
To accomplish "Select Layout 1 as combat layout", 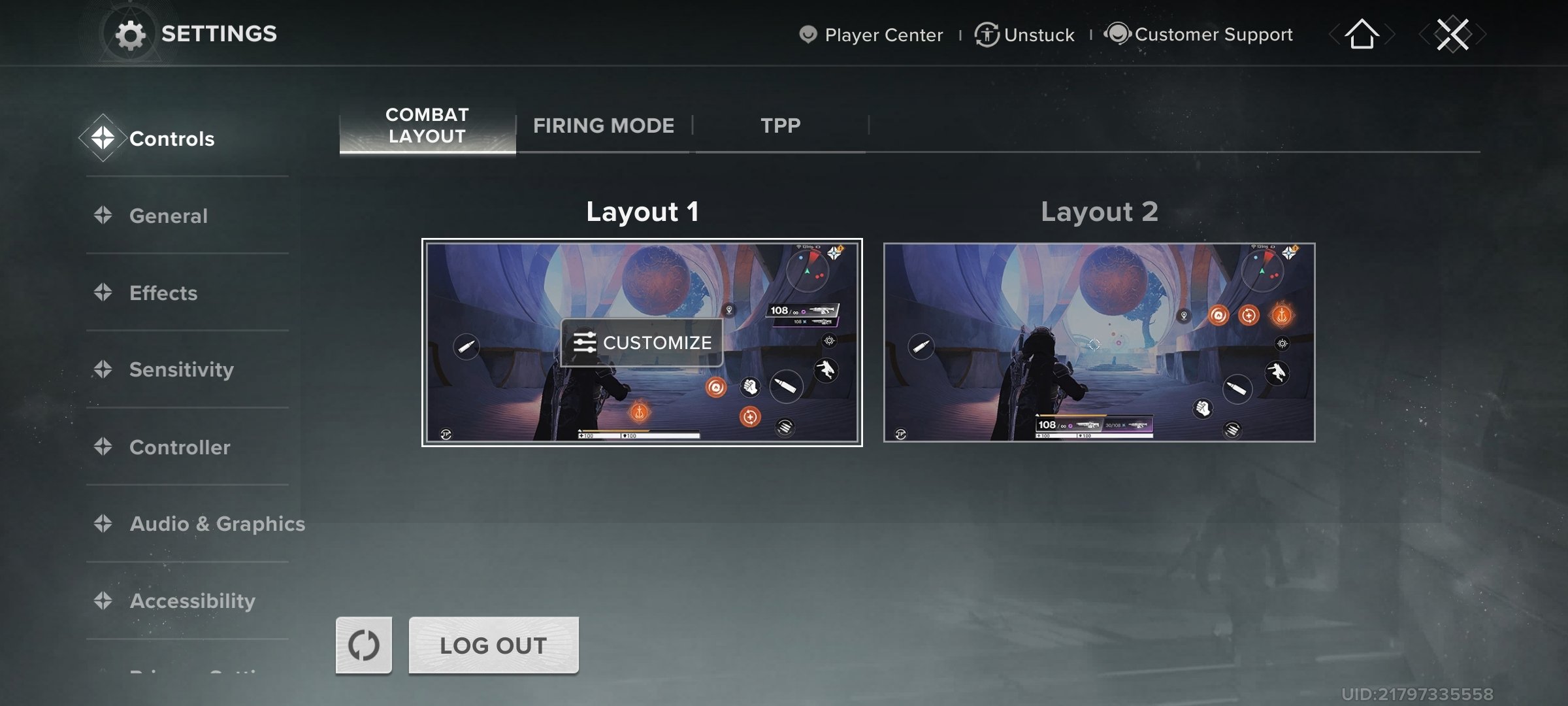I will coord(642,343).
